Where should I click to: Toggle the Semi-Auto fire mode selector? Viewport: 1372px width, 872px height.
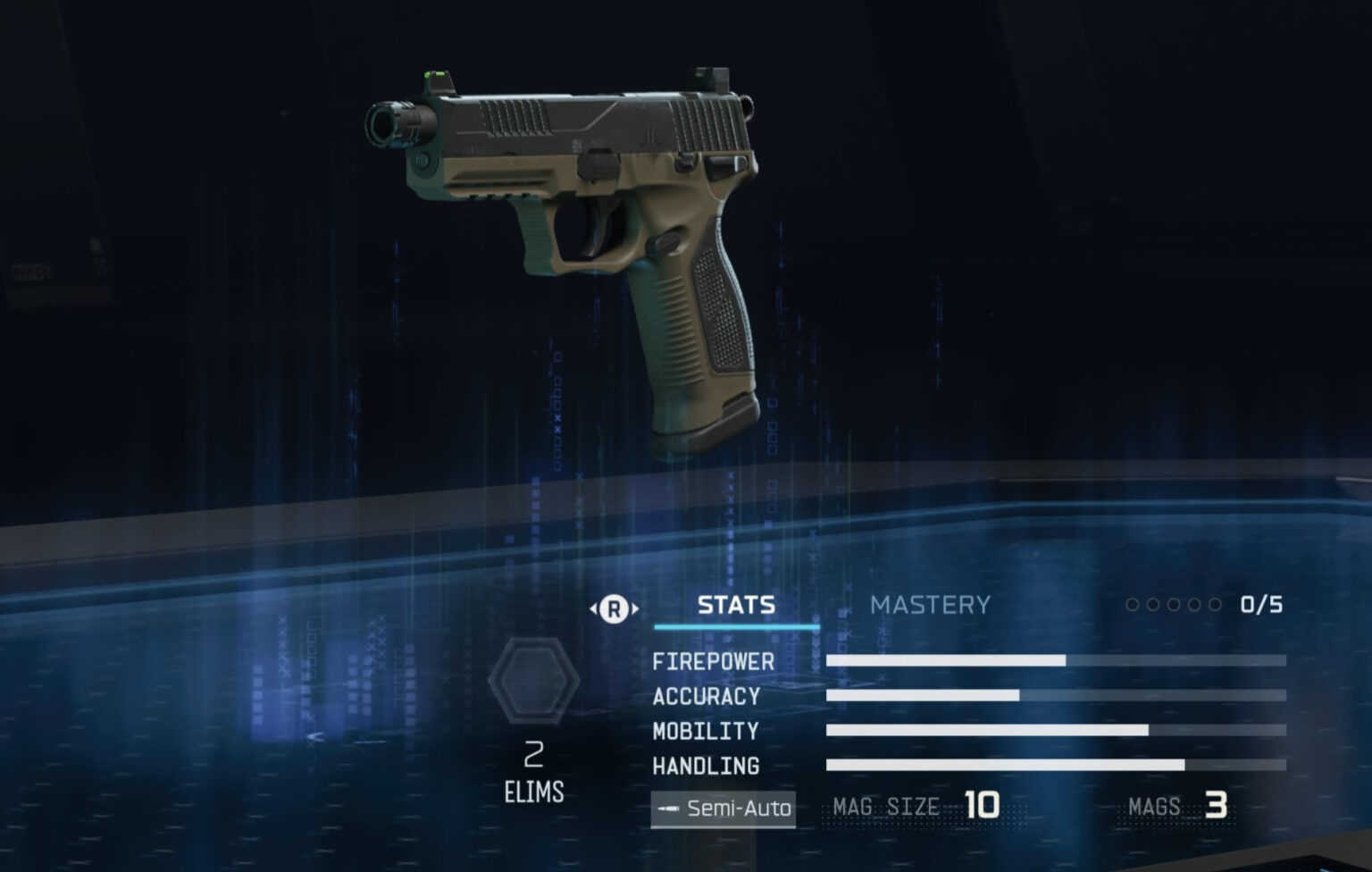coord(722,809)
